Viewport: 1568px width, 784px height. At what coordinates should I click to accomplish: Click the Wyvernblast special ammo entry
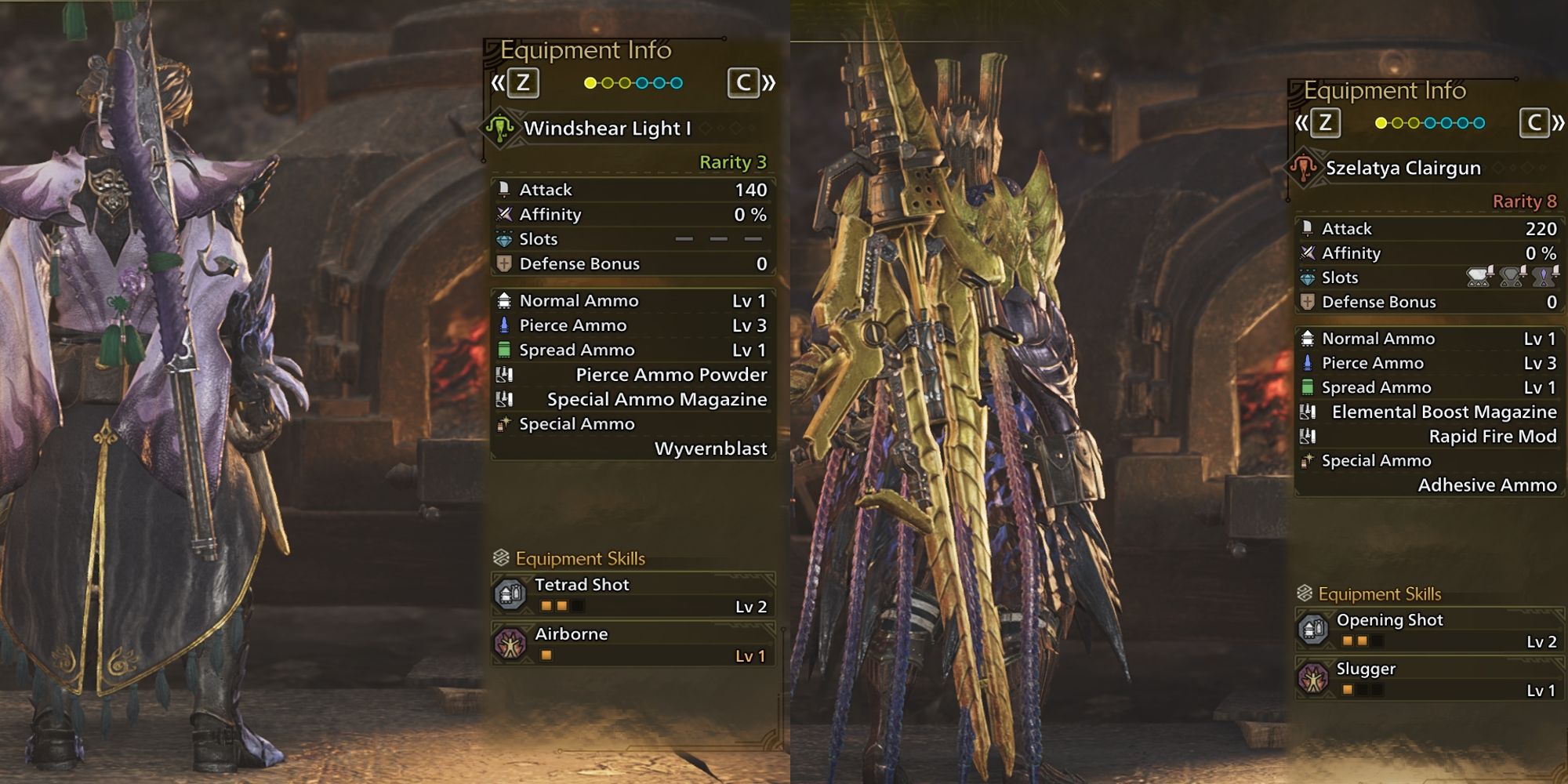(x=710, y=448)
